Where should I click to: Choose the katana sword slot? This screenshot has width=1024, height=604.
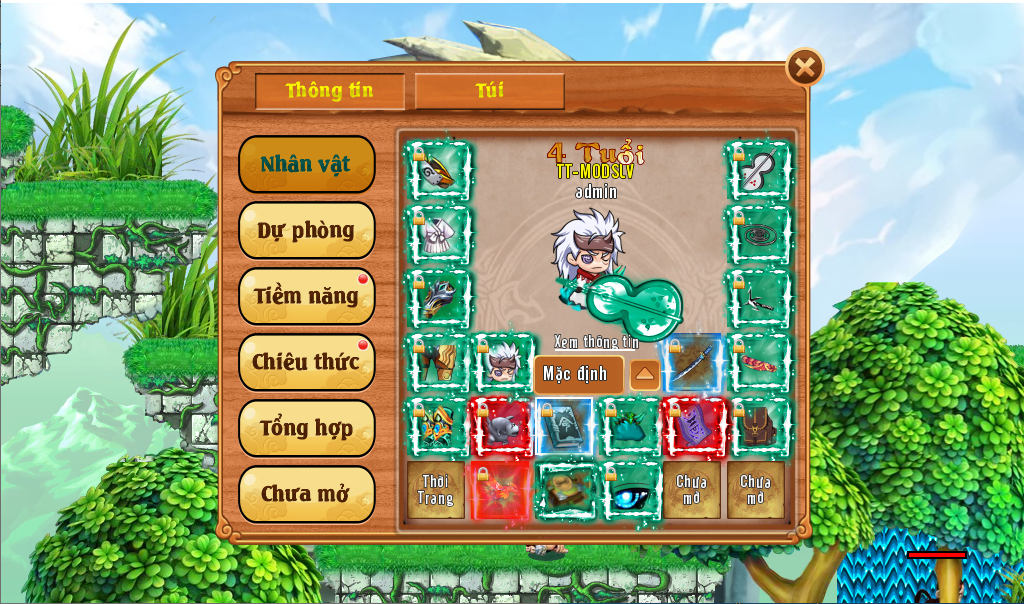[692, 363]
